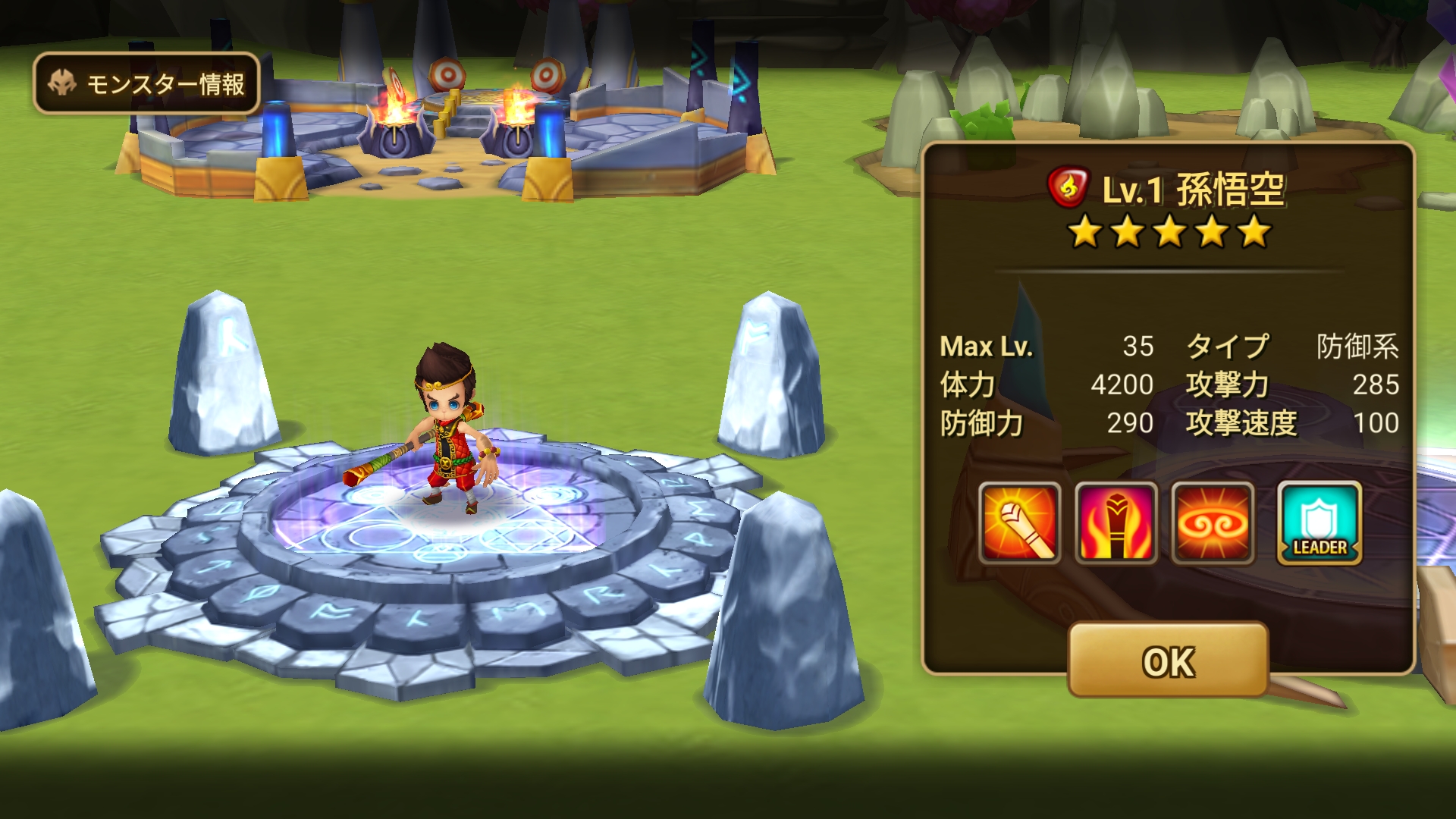Viewport: 1456px width, 819px height.
Task: Select the glowing staff strike skill icon
Action: pyautogui.click(x=1019, y=523)
